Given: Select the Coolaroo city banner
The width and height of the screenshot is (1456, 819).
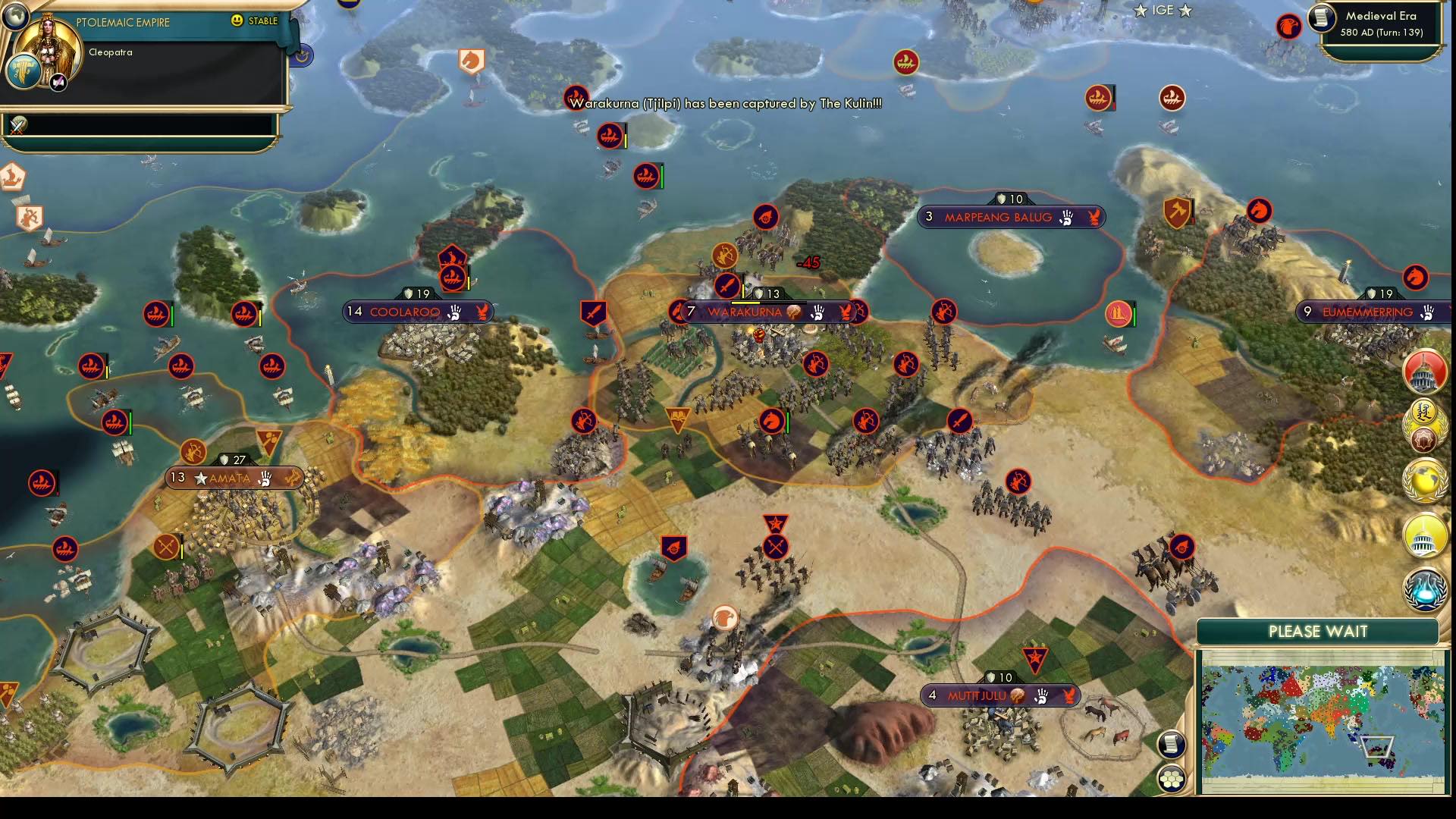Looking at the screenshot, I should (416, 311).
